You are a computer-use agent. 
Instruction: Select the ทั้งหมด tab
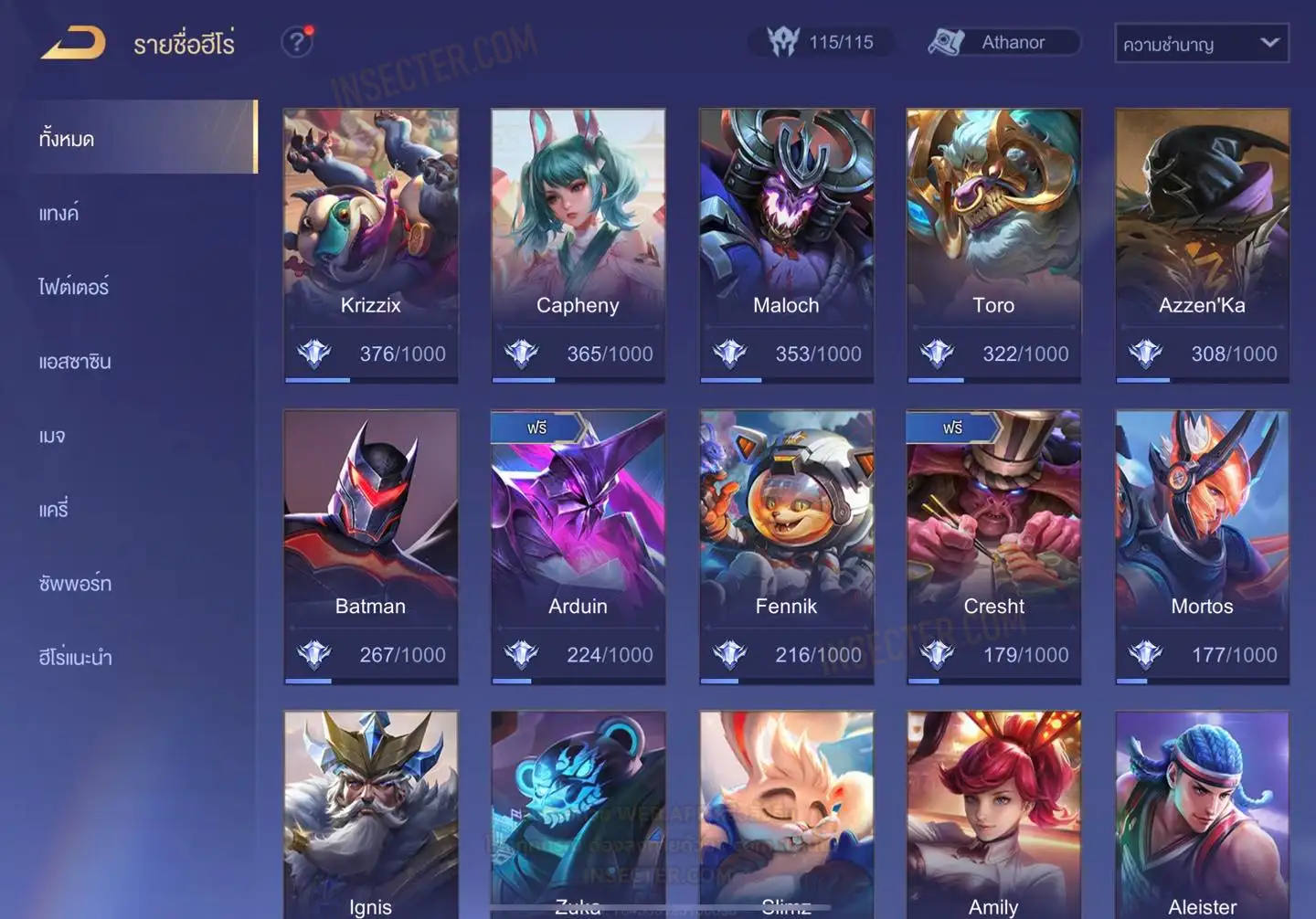point(67,139)
